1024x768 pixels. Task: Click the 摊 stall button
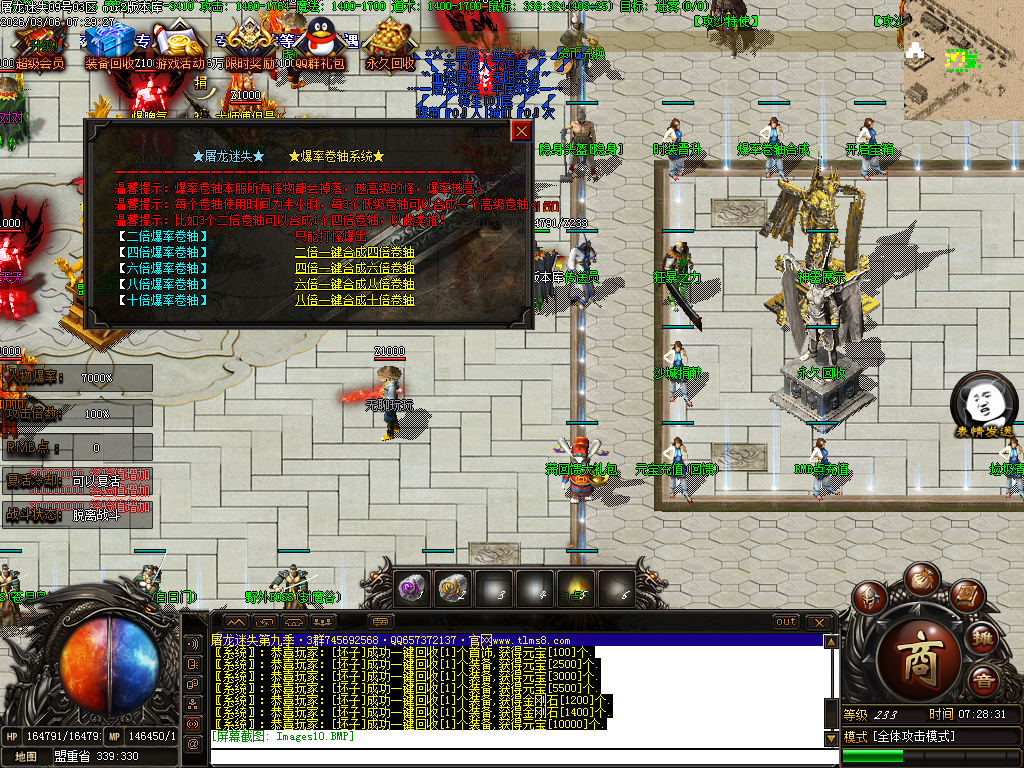984,638
